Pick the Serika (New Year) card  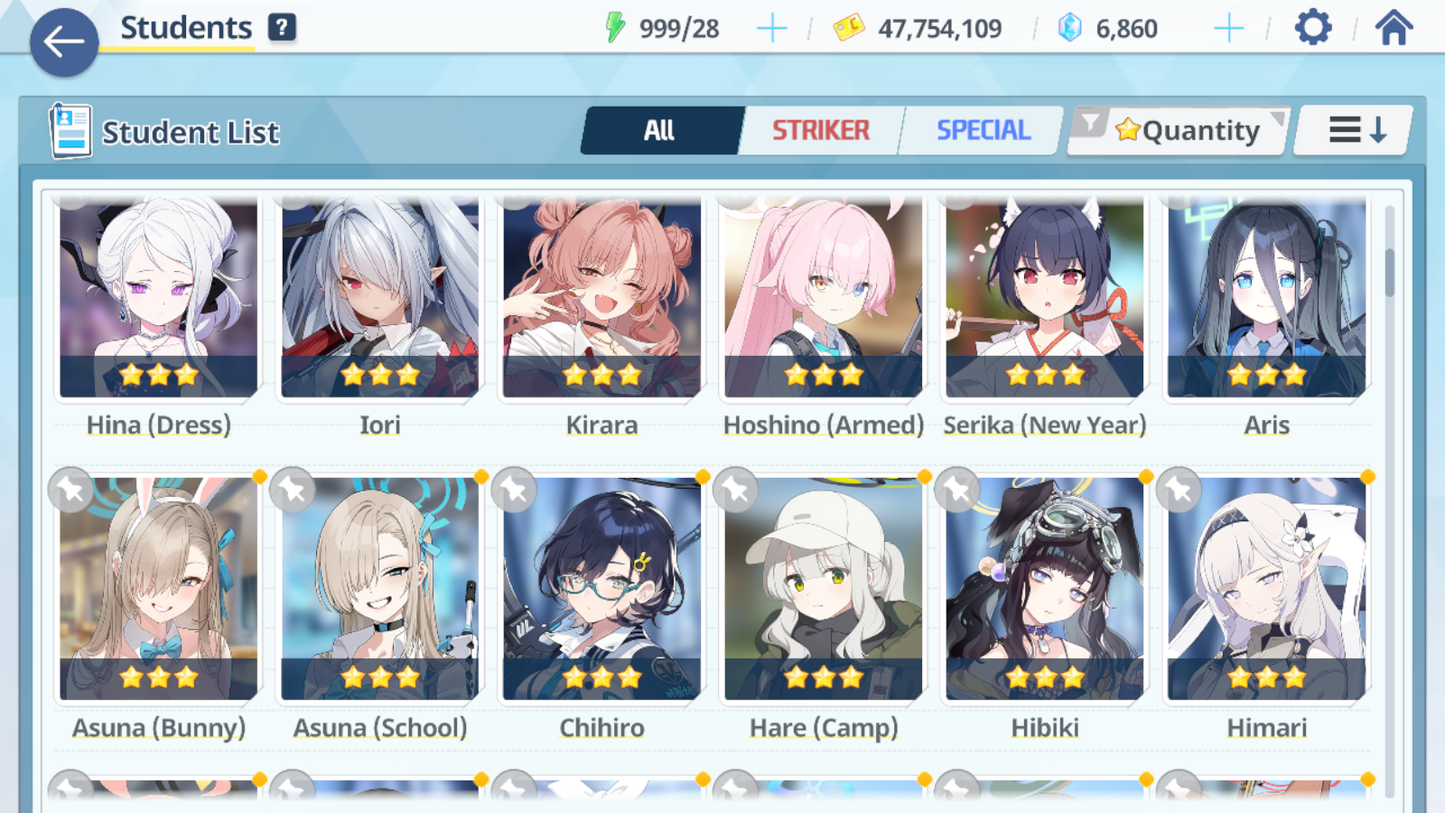point(1045,300)
